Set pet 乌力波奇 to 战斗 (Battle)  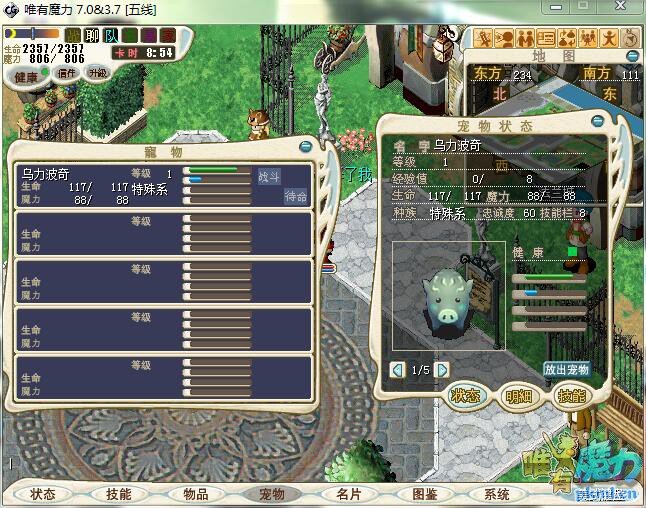point(269,176)
